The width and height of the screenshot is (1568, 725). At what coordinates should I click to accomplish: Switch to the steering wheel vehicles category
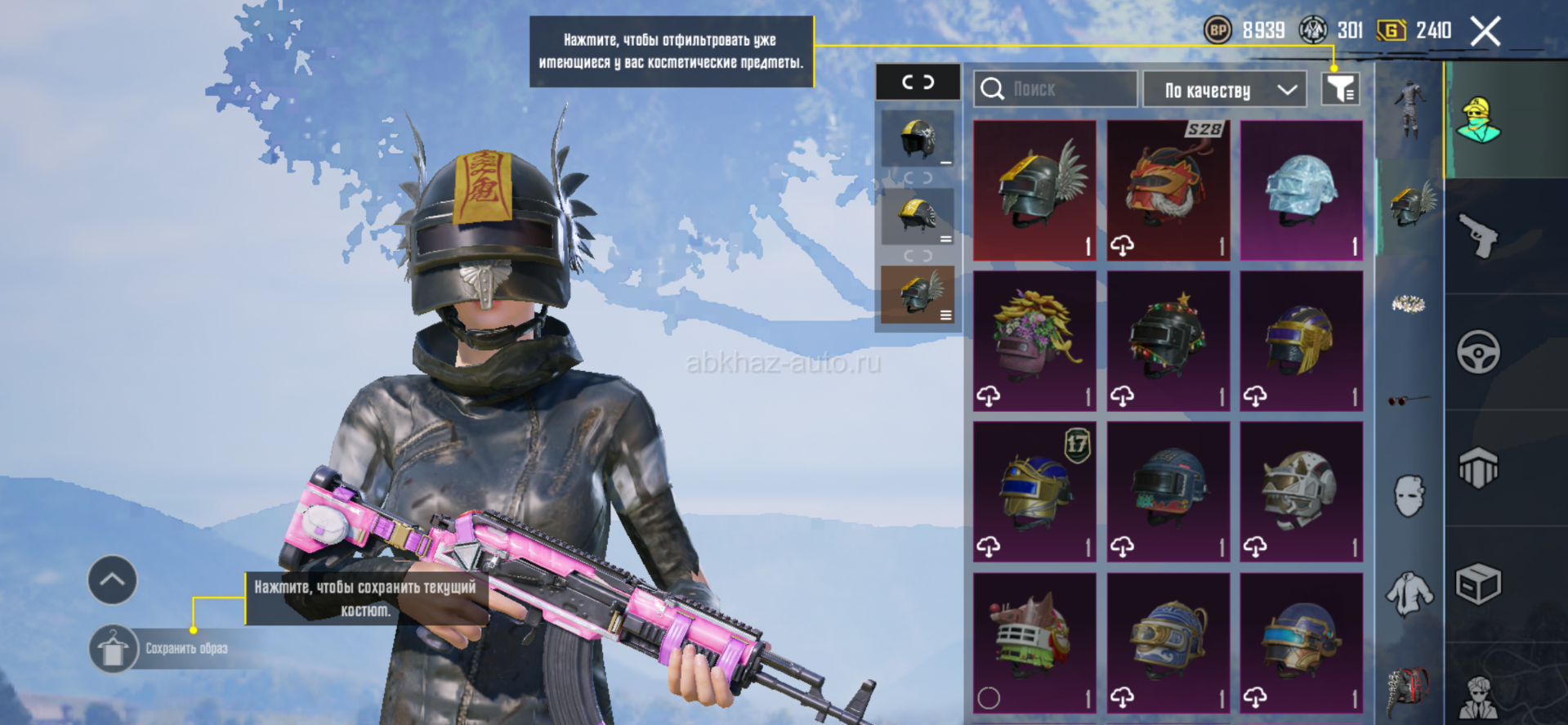point(1478,352)
